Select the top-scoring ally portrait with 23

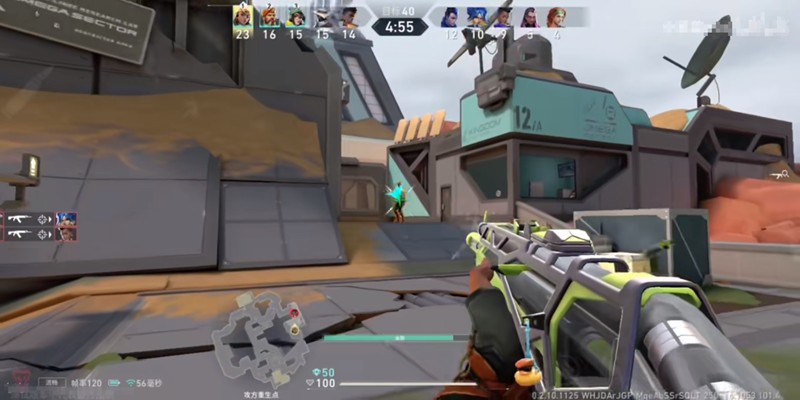tap(242, 16)
